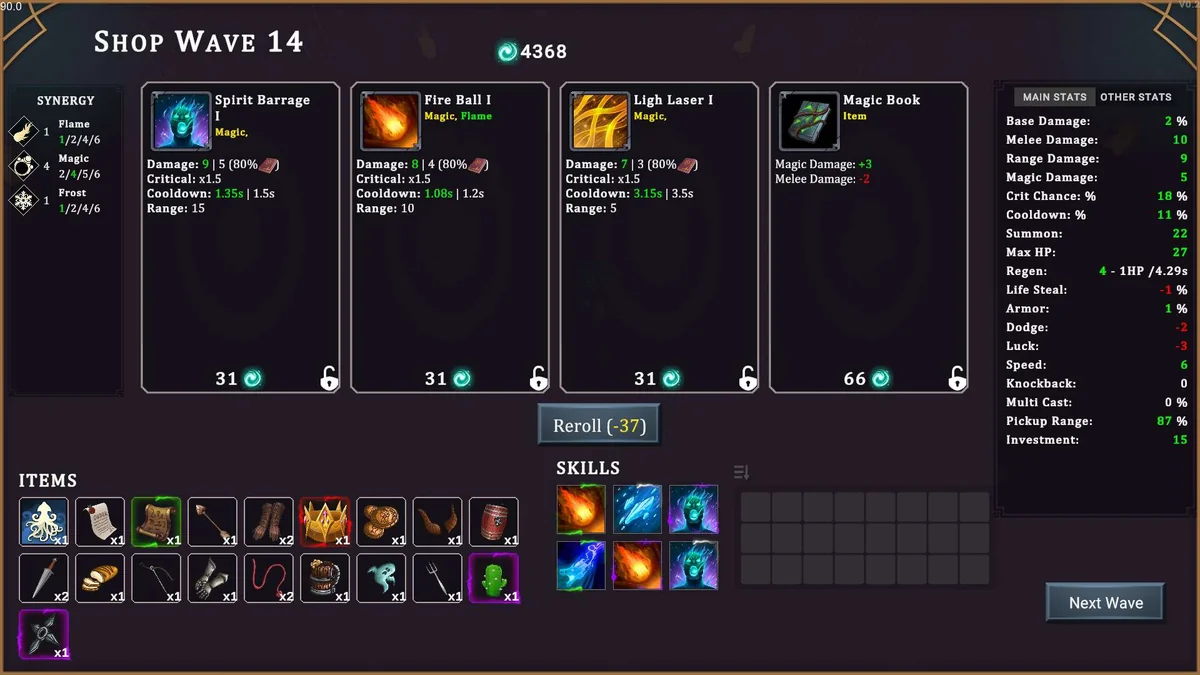
Task: Select the white squid item
Action: pyautogui.click(x=44, y=522)
